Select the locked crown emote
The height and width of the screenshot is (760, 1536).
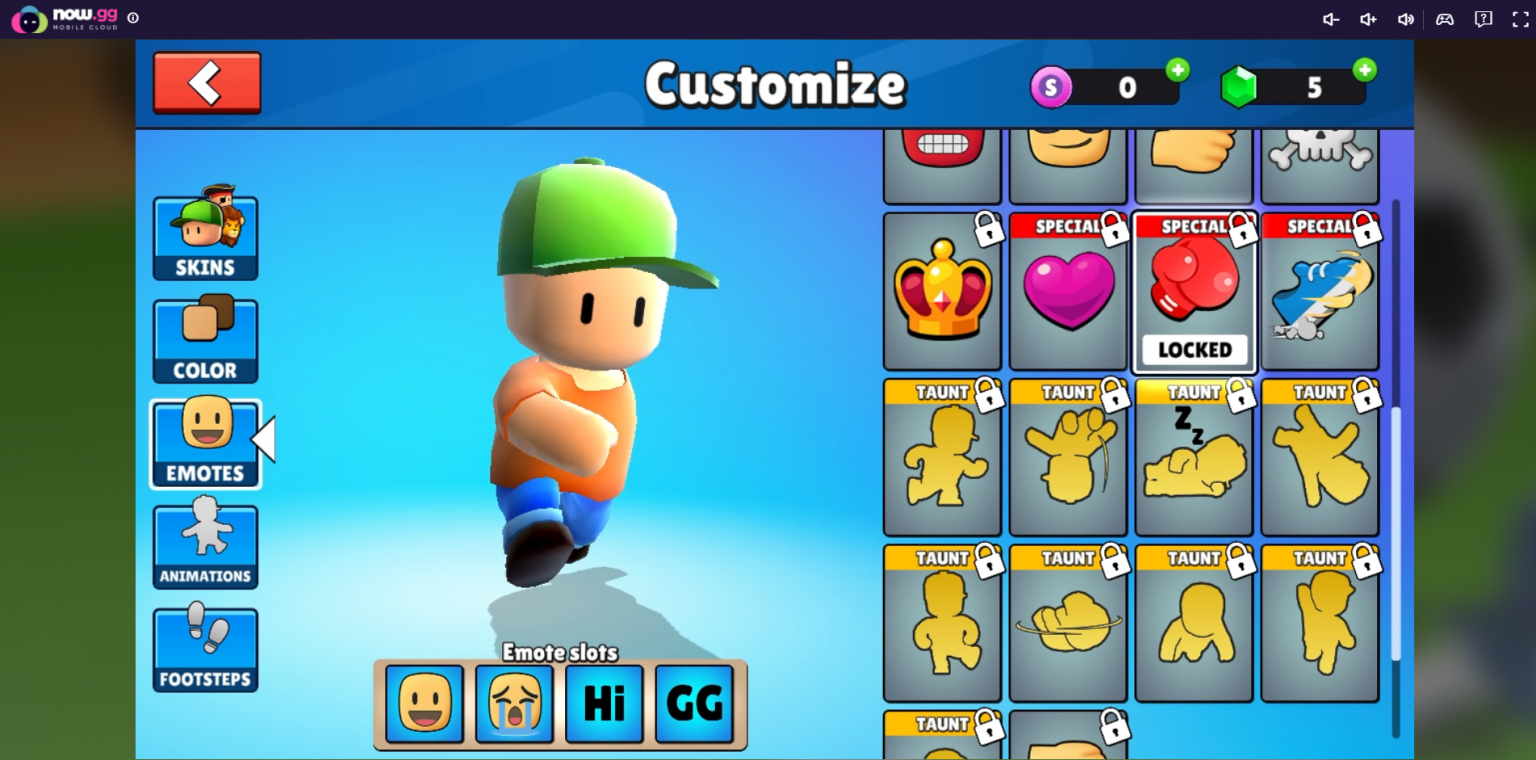pyautogui.click(x=941, y=291)
